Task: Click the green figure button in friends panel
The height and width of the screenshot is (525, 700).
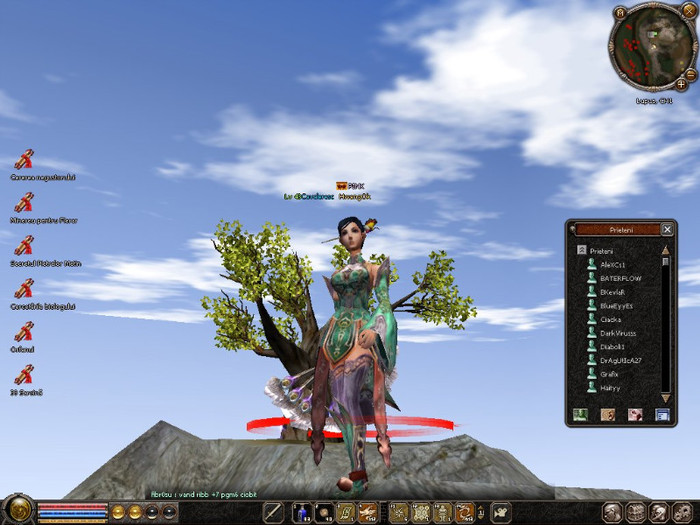Action: (x=579, y=414)
